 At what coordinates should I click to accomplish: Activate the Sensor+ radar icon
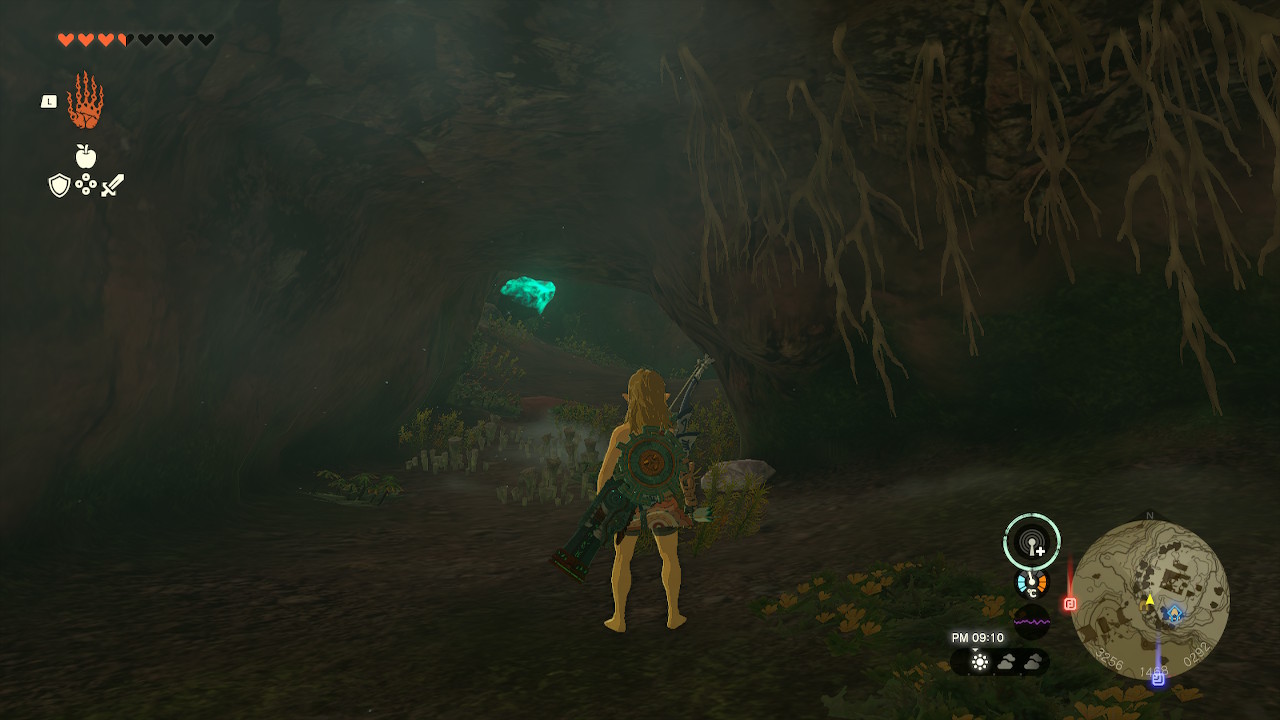click(1032, 542)
